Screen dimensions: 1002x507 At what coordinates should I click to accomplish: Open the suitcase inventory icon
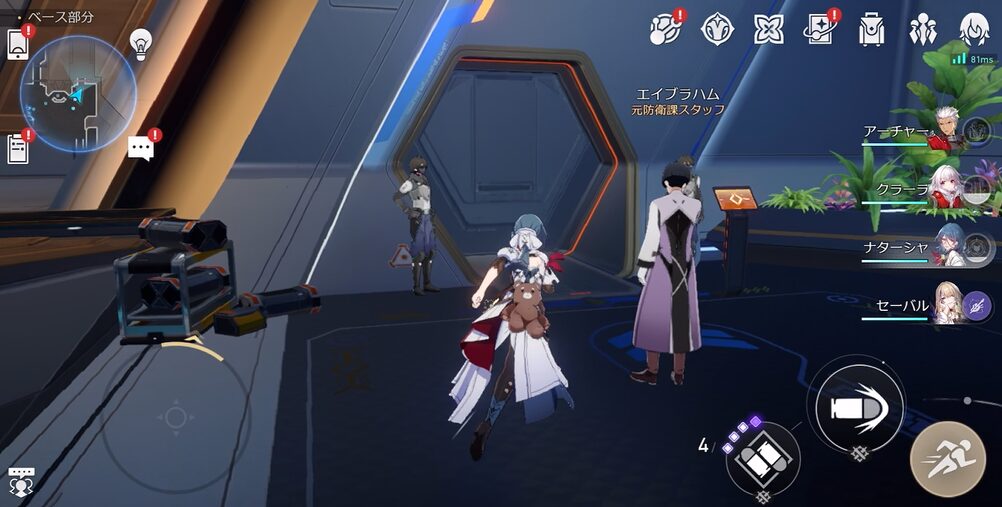871,29
